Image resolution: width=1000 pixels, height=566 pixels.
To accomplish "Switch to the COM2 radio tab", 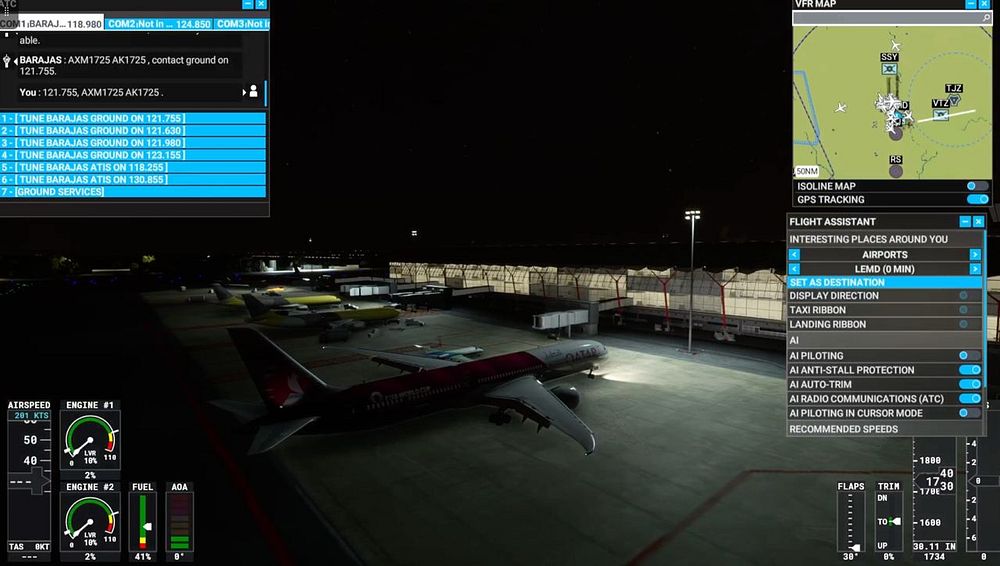I will click(x=159, y=23).
